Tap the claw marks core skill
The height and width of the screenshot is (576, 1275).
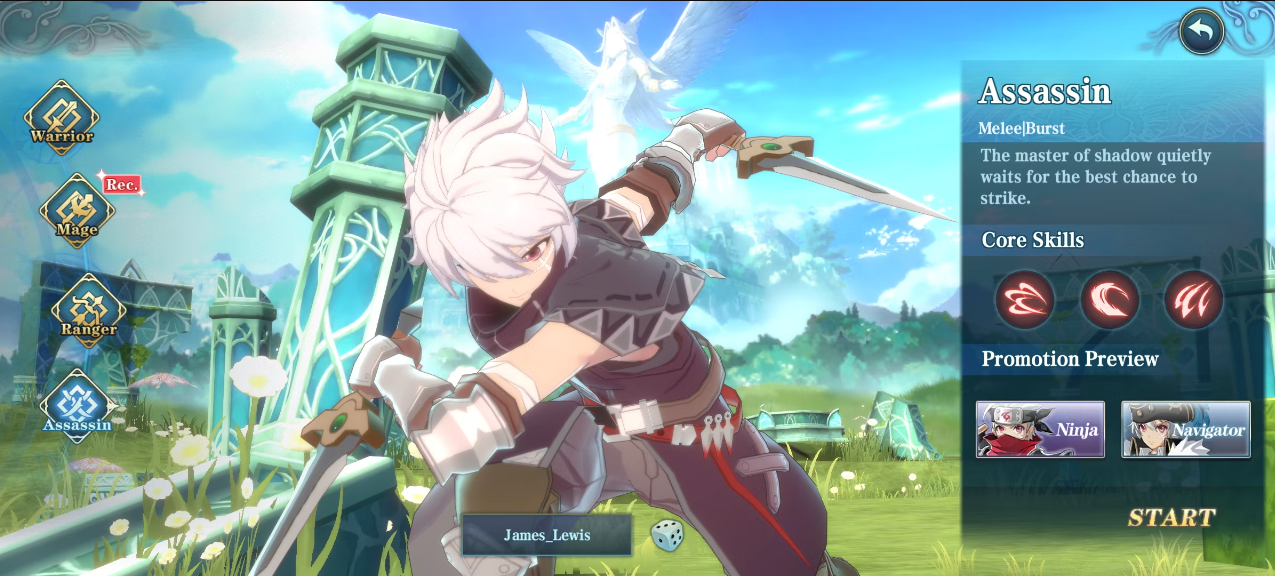1193,299
